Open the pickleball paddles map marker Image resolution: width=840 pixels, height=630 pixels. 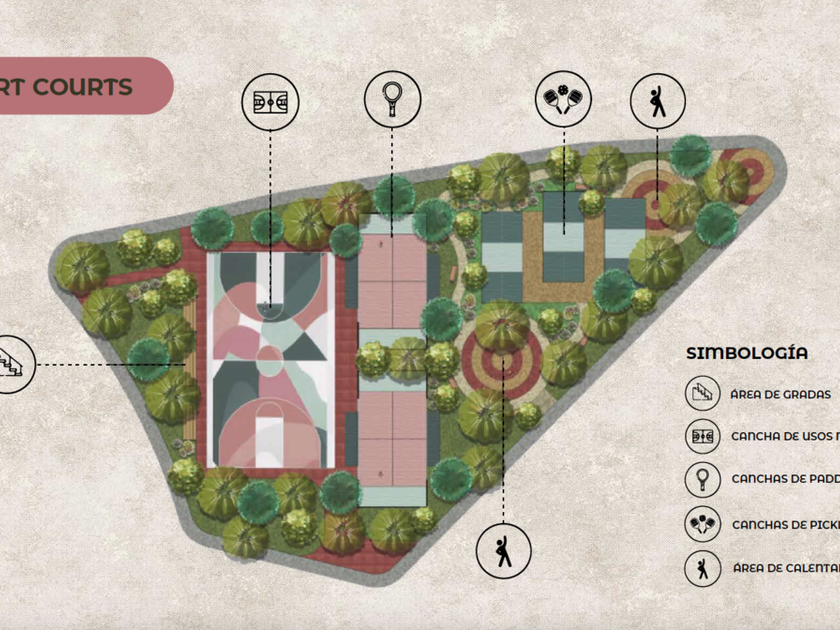(563, 101)
